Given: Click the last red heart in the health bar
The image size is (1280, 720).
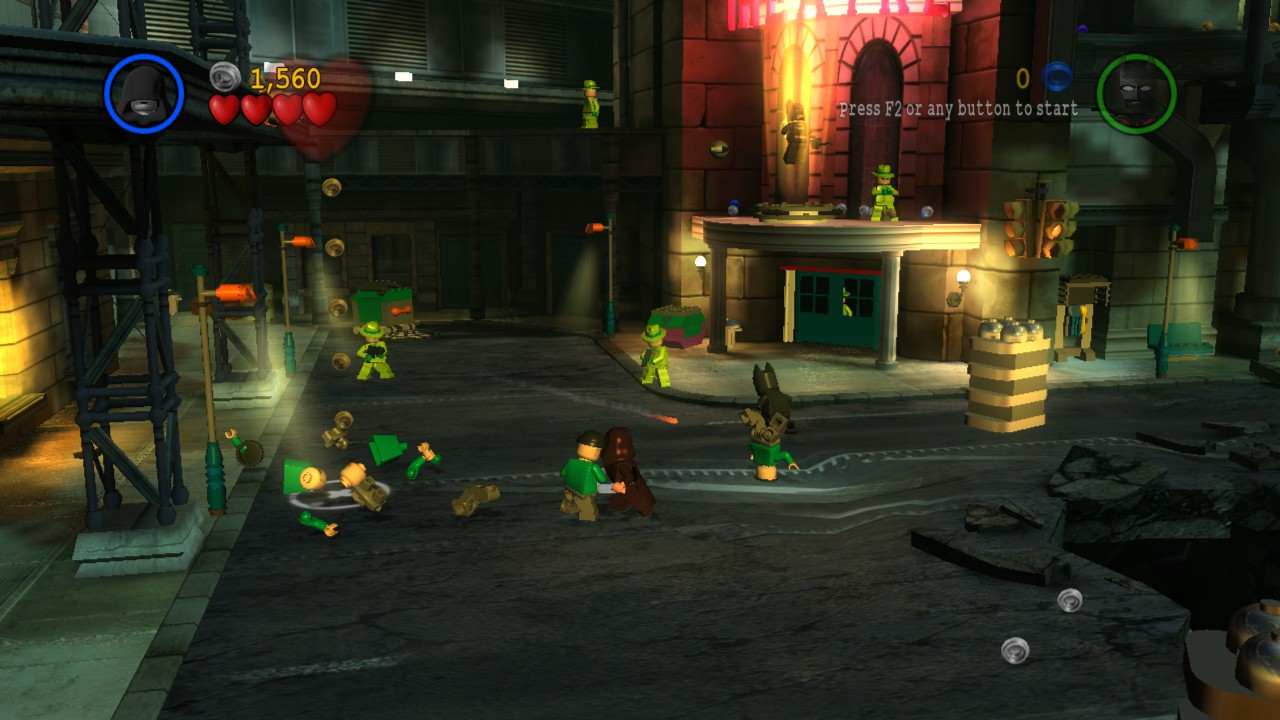Looking at the screenshot, I should pos(322,110).
